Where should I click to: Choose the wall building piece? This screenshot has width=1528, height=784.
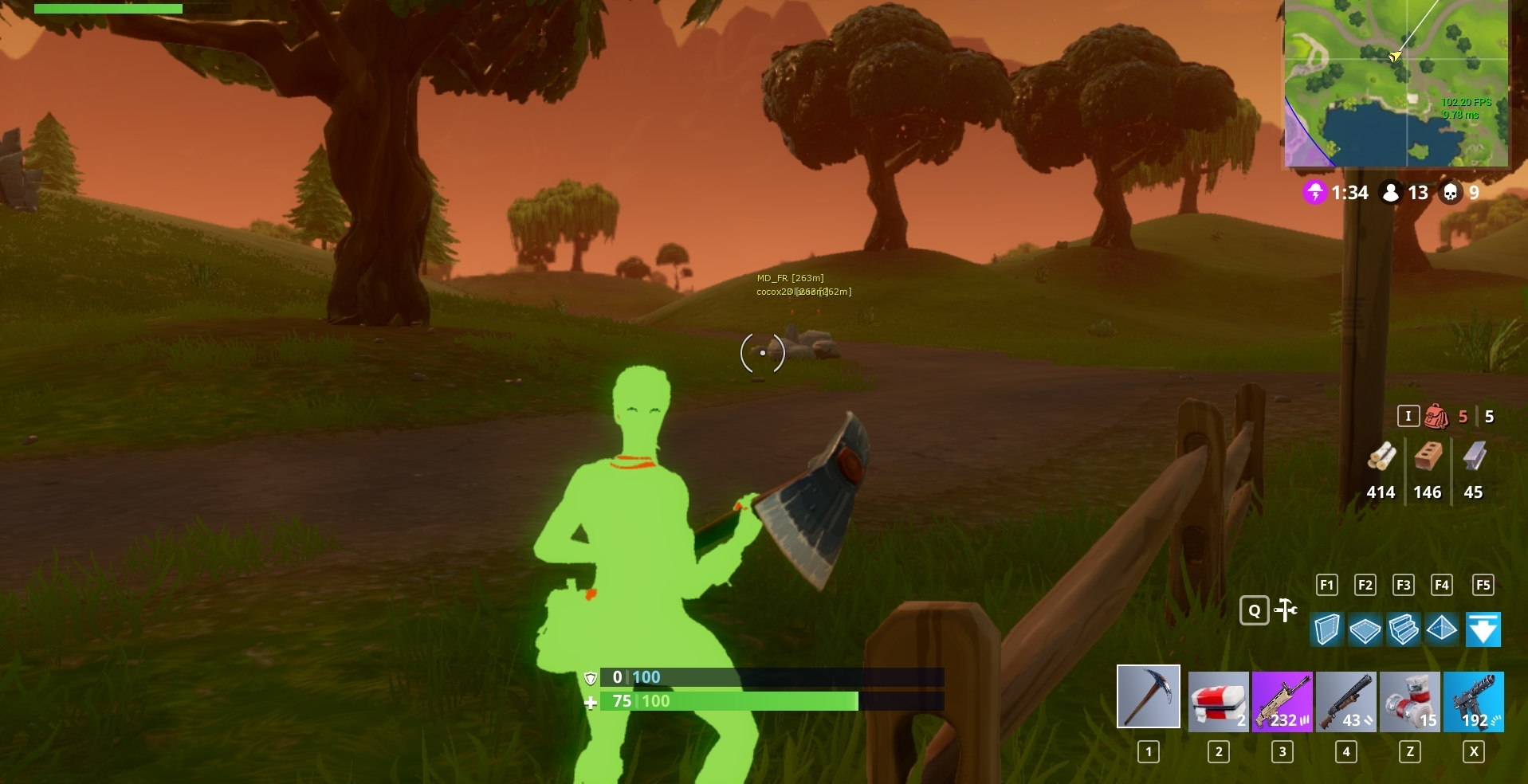(1327, 629)
